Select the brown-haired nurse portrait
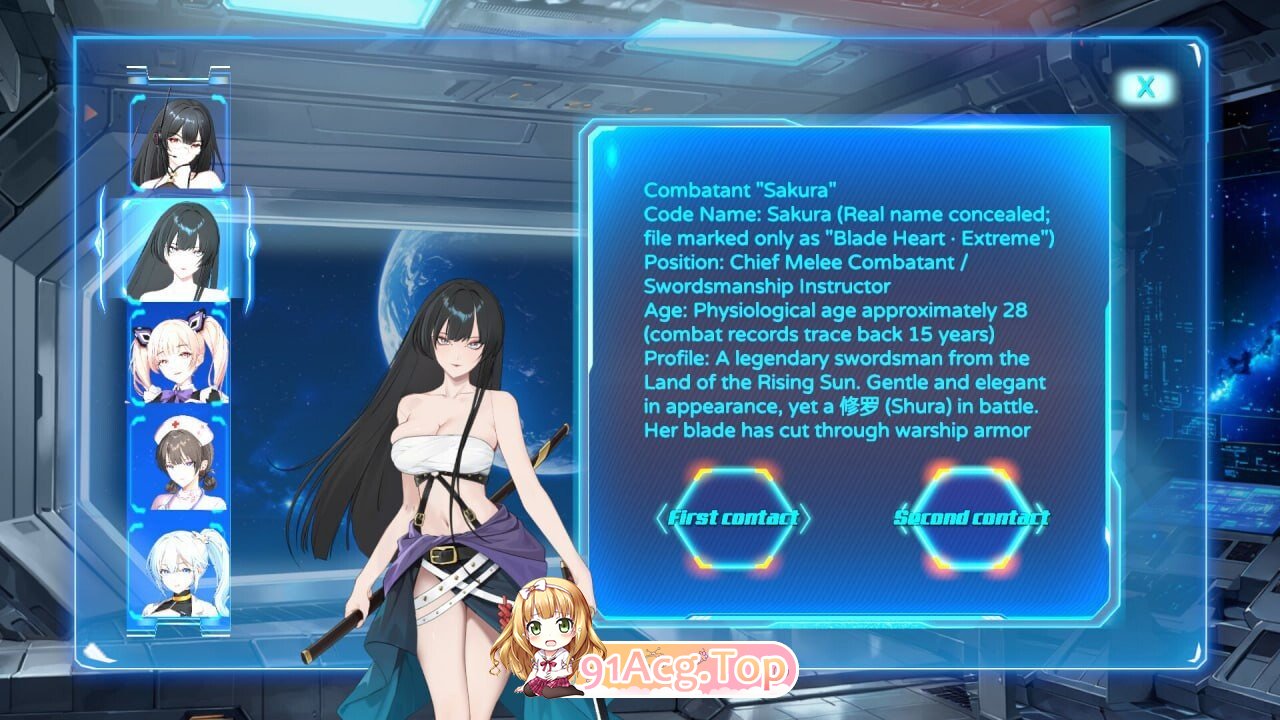Image resolution: width=1280 pixels, height=720 pixels. tap(178, 462)
